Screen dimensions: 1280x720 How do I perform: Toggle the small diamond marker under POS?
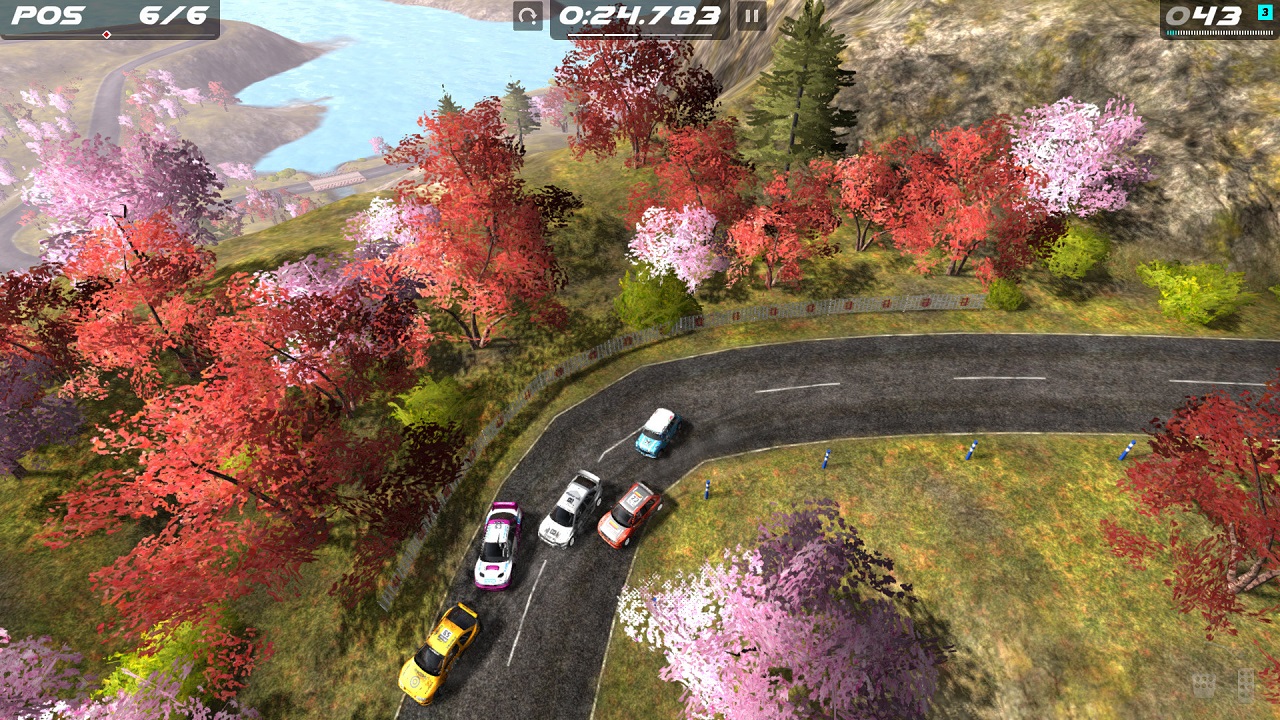[104, 34]
